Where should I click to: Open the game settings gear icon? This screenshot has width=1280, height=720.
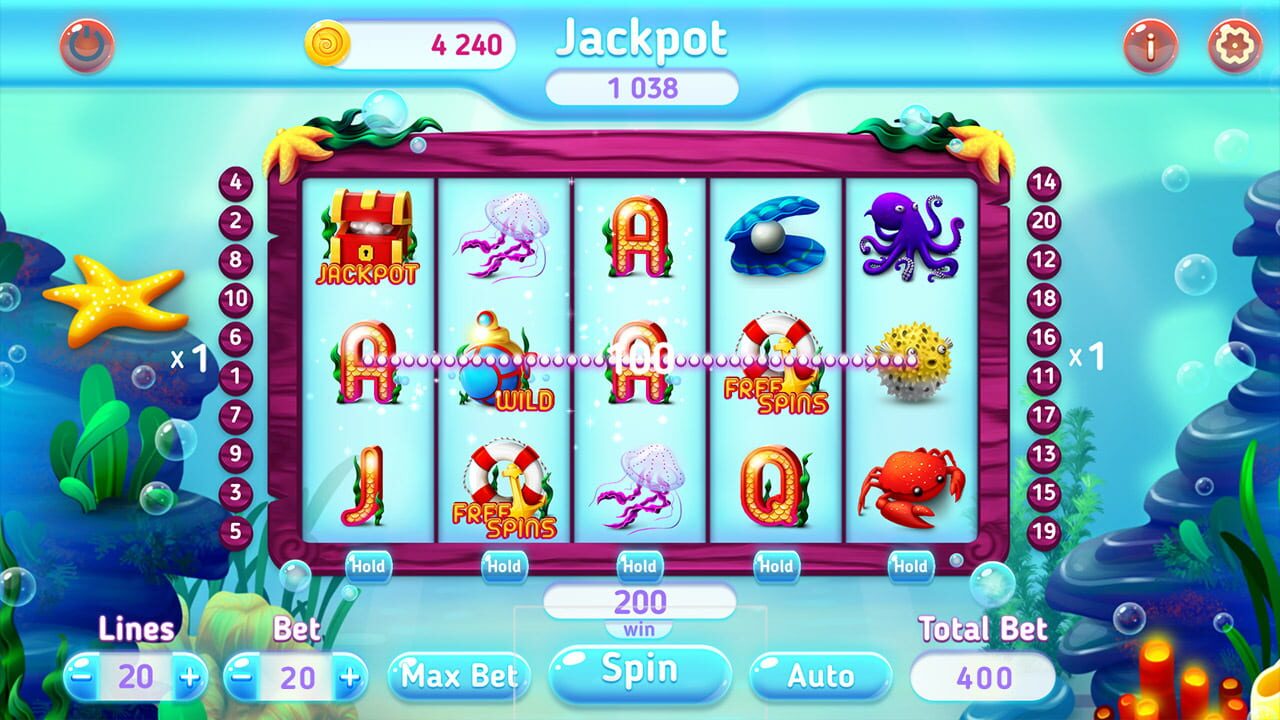(x=1232, y=45)
